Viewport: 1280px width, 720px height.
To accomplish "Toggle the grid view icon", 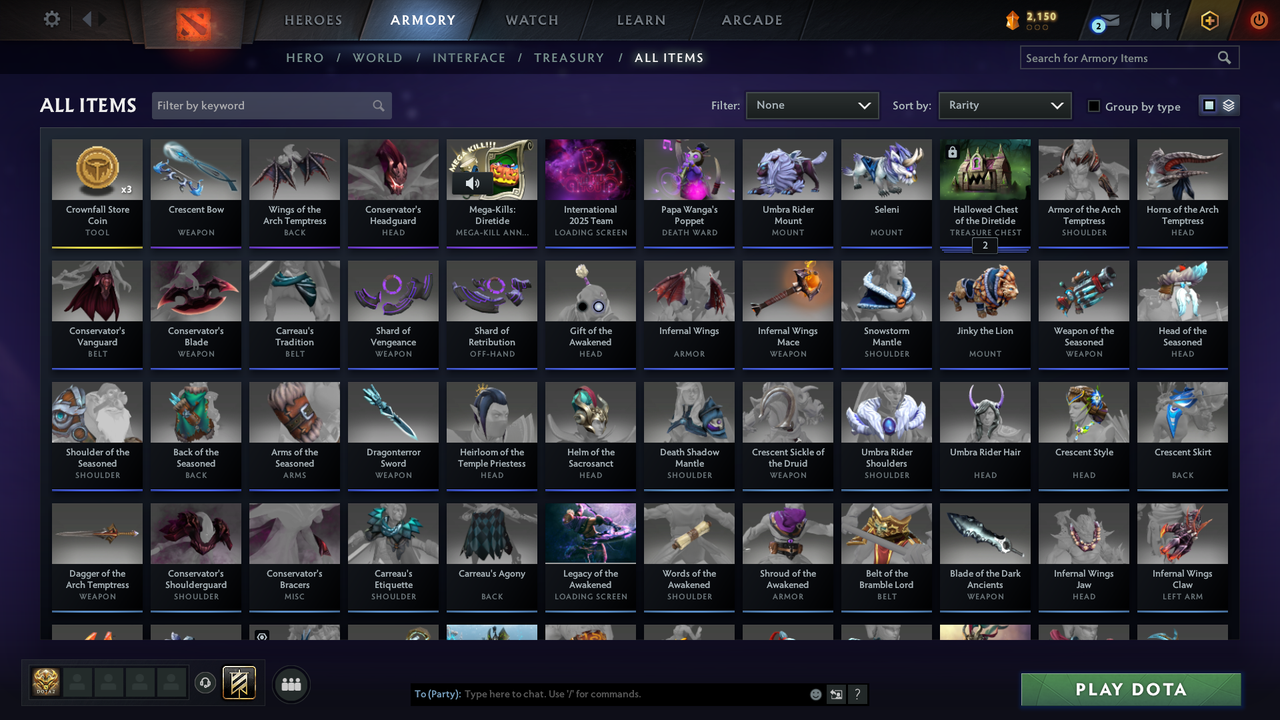I will tap(1210, 104).
